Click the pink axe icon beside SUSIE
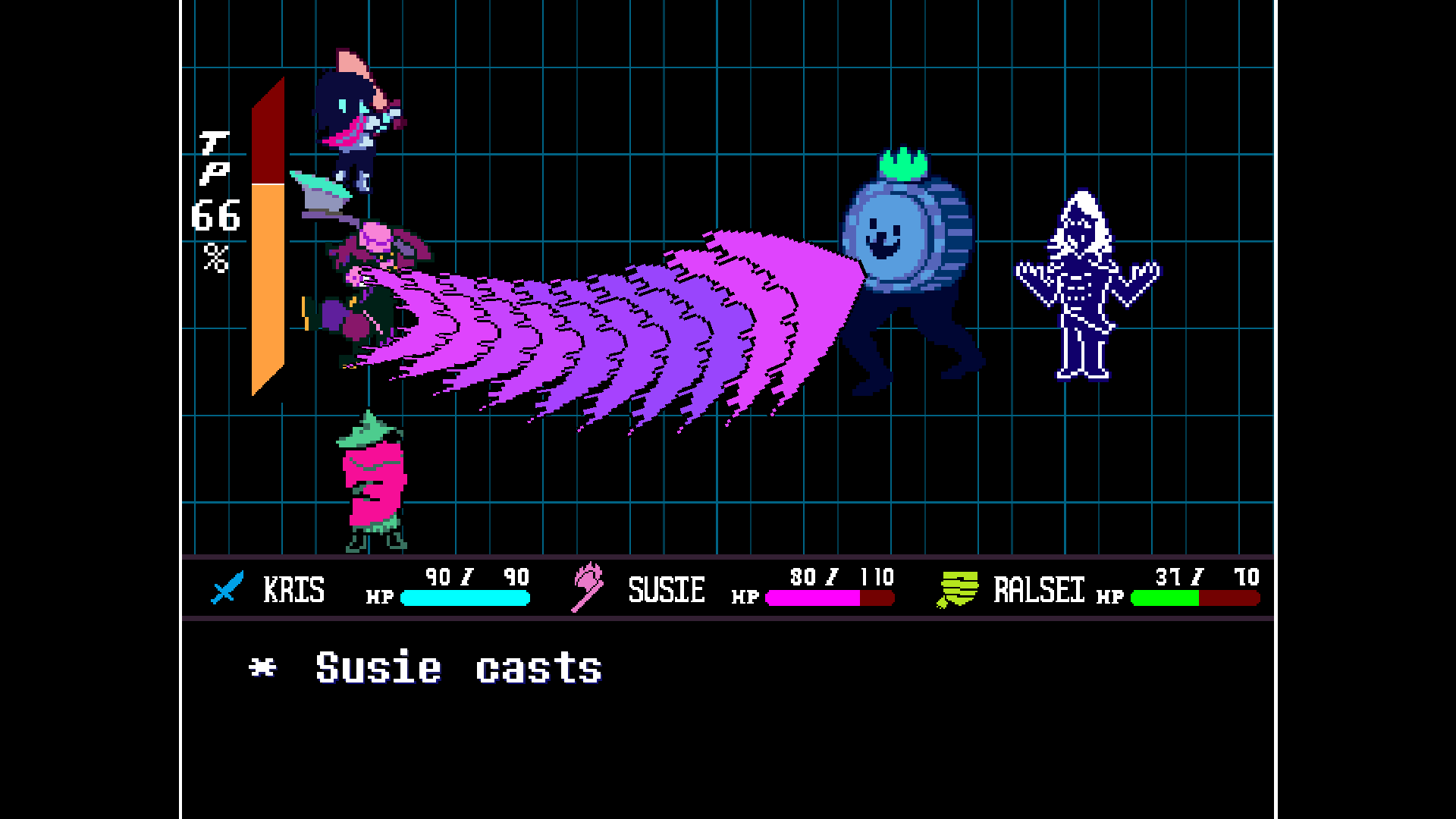 click(588, 589)
